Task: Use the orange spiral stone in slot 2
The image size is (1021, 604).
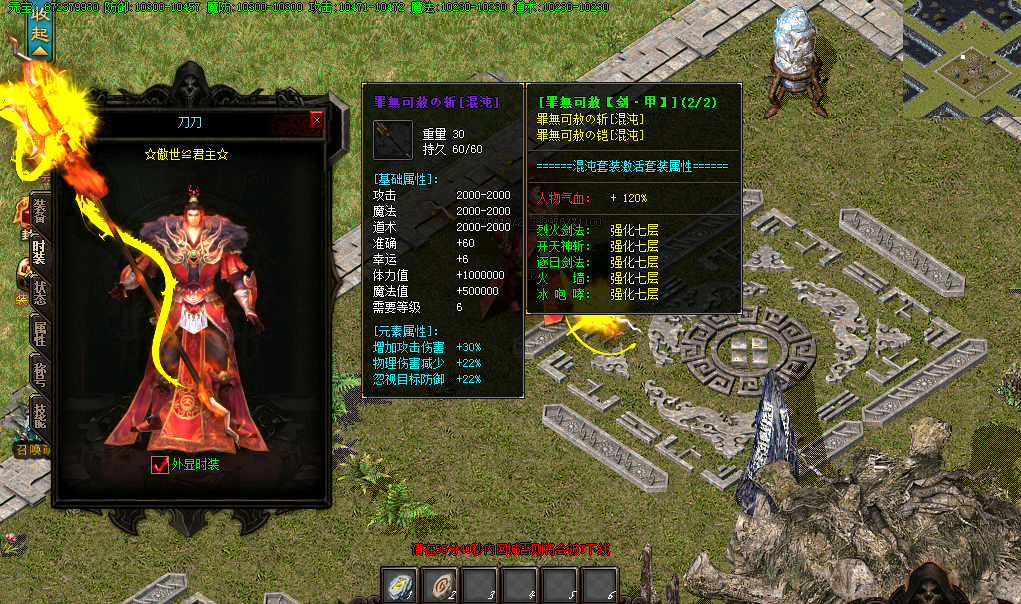Action: click(x=437, y=585)
